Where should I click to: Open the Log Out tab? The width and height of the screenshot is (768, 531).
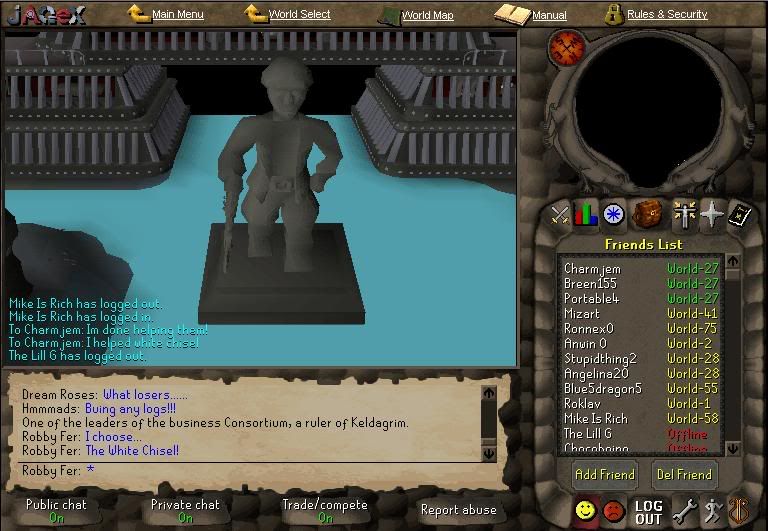[648, 512]
